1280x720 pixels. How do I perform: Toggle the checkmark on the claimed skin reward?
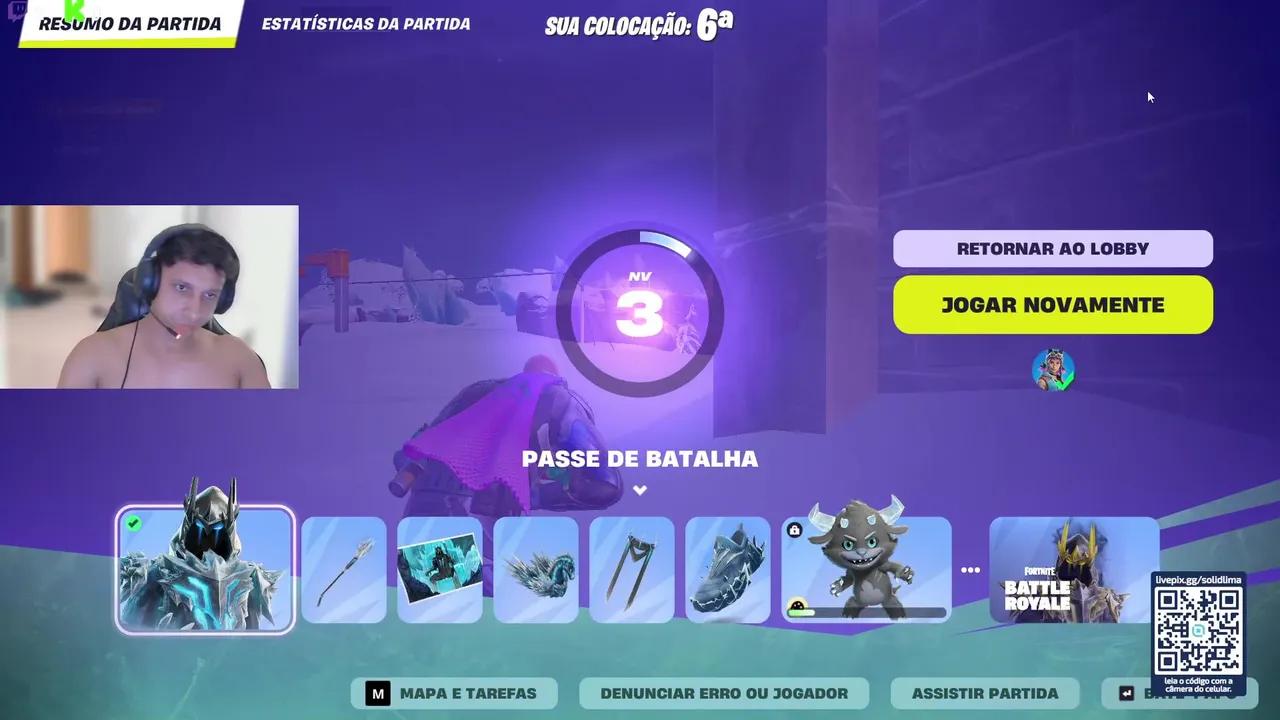tap(133, 522)
